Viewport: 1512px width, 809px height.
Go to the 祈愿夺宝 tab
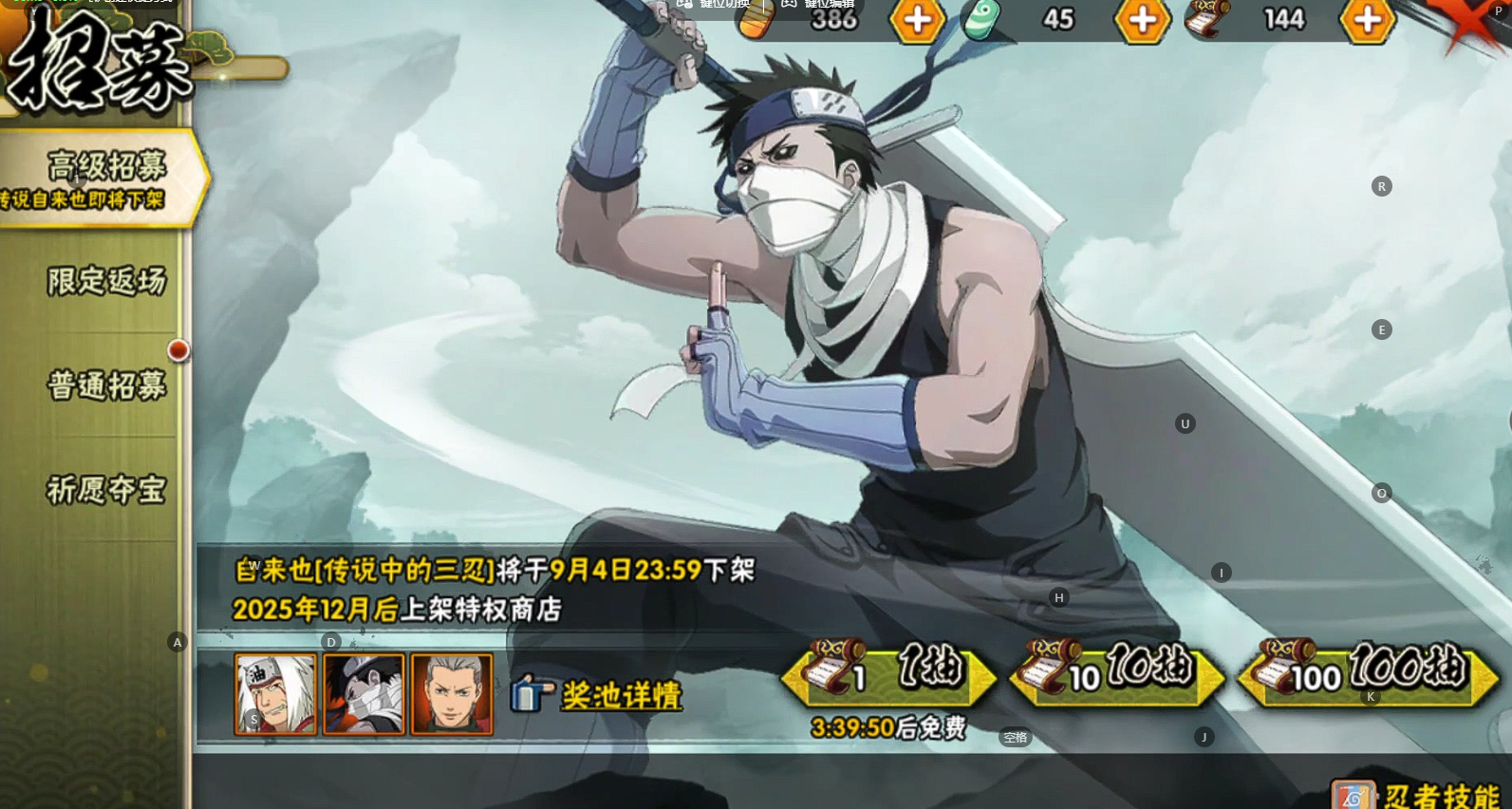point(106,490)
